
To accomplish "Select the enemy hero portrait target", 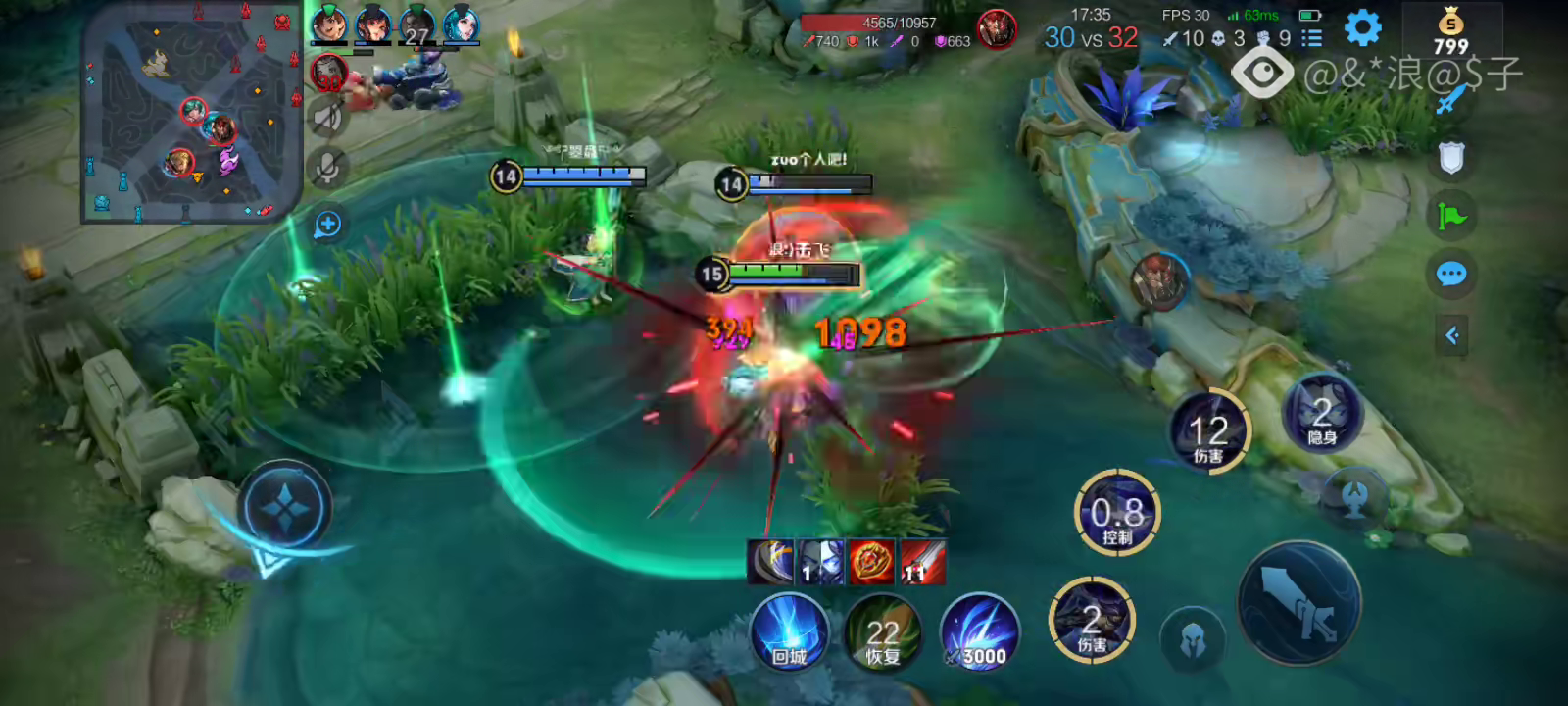I will 1158,280.
